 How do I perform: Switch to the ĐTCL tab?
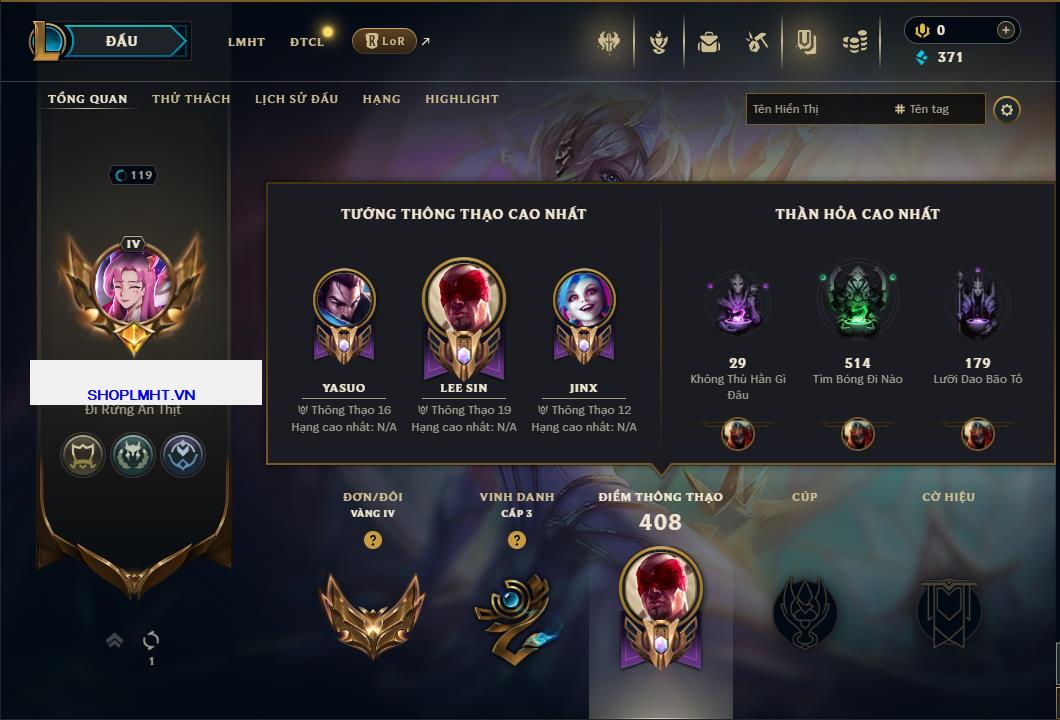point(307,42)
